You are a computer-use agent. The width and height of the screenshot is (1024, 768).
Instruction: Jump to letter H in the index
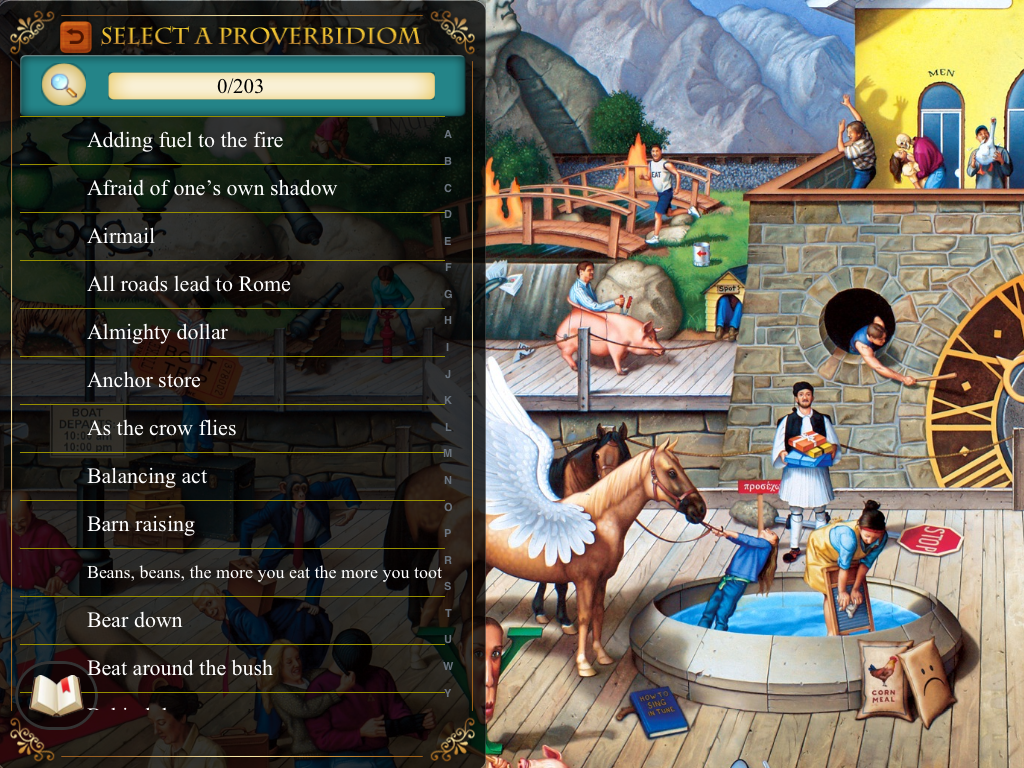[447, 320]
